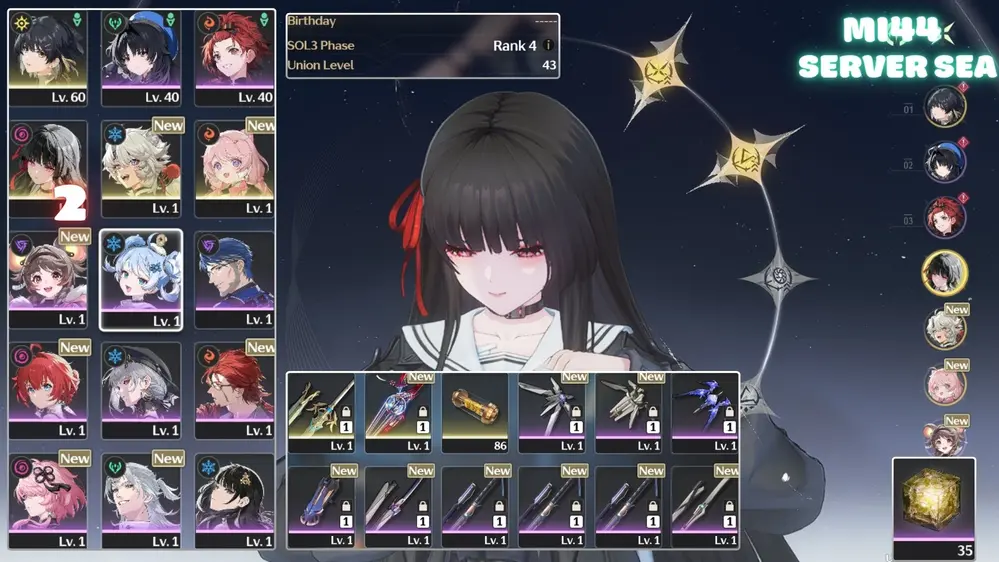999x562 pixels.
Task: Select the golden-hilted sword weapon slot
Action: (321, 414)
